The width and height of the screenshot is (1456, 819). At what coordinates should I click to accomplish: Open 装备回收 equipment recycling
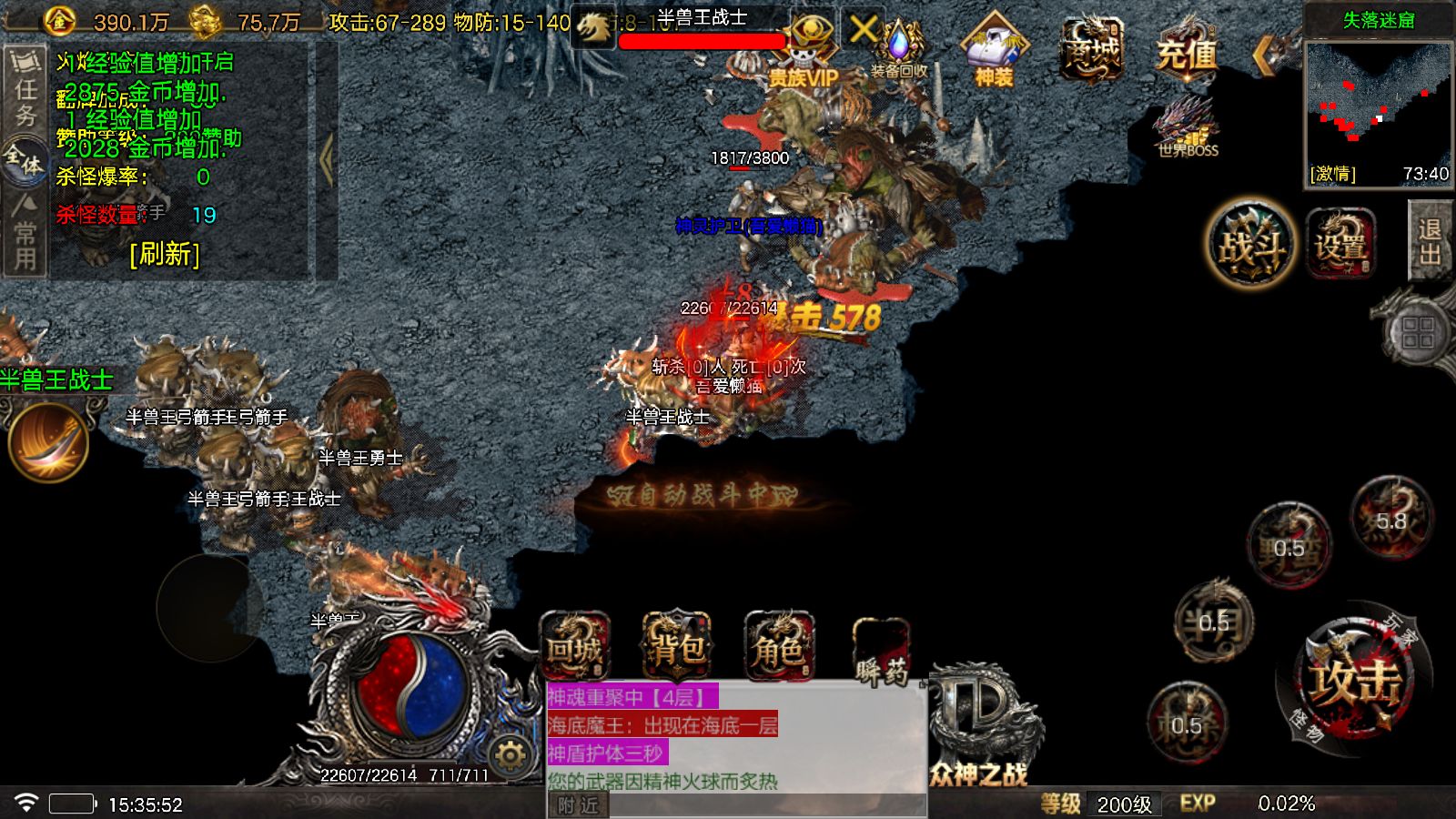tap(899, 53)
